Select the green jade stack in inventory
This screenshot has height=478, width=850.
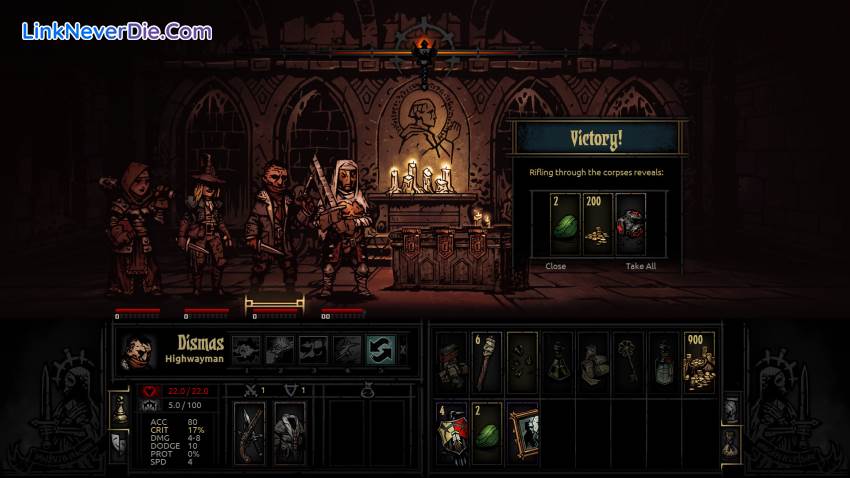tap(486, 433)
